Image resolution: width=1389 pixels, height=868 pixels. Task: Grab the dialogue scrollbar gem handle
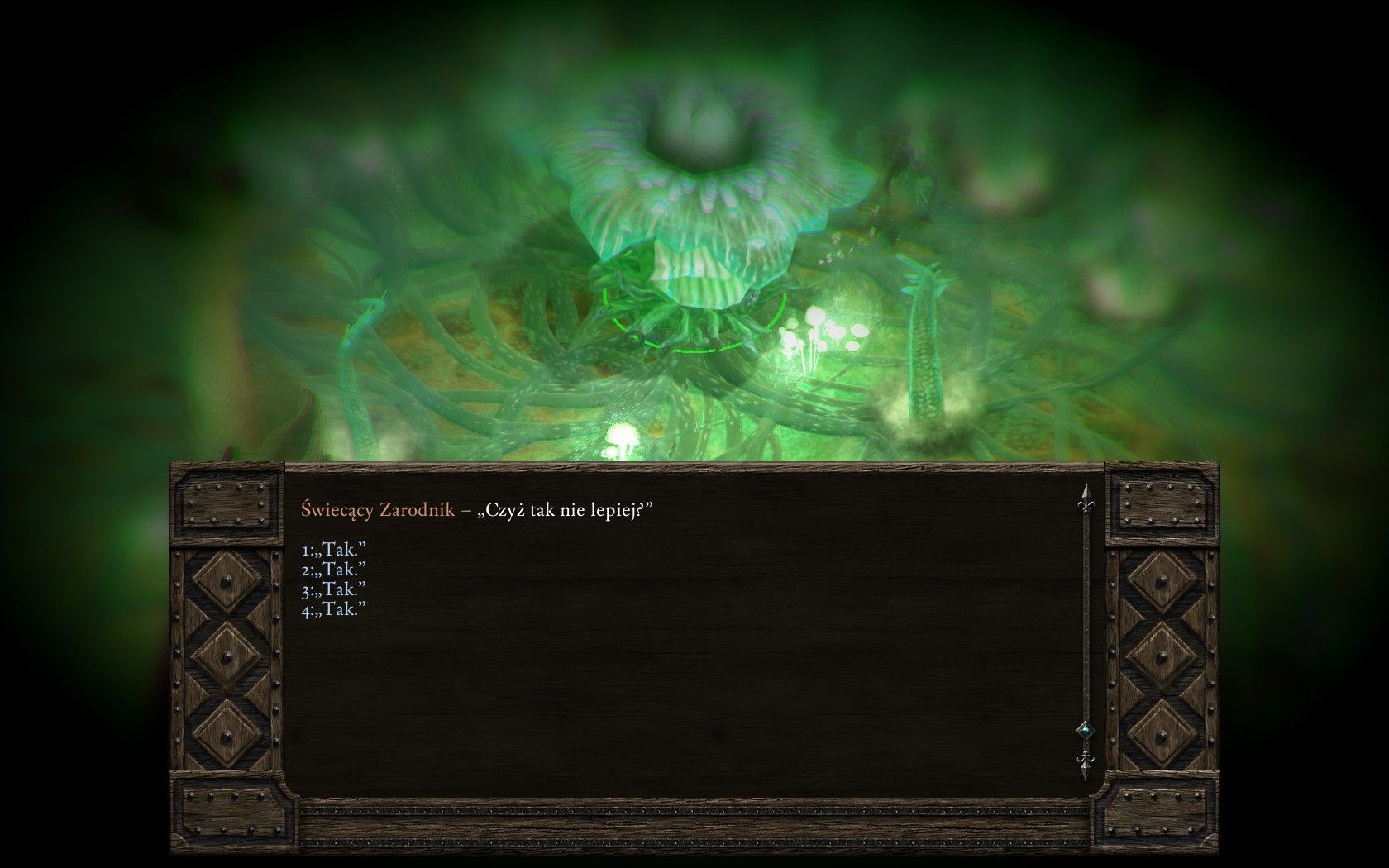[1085, 730]
